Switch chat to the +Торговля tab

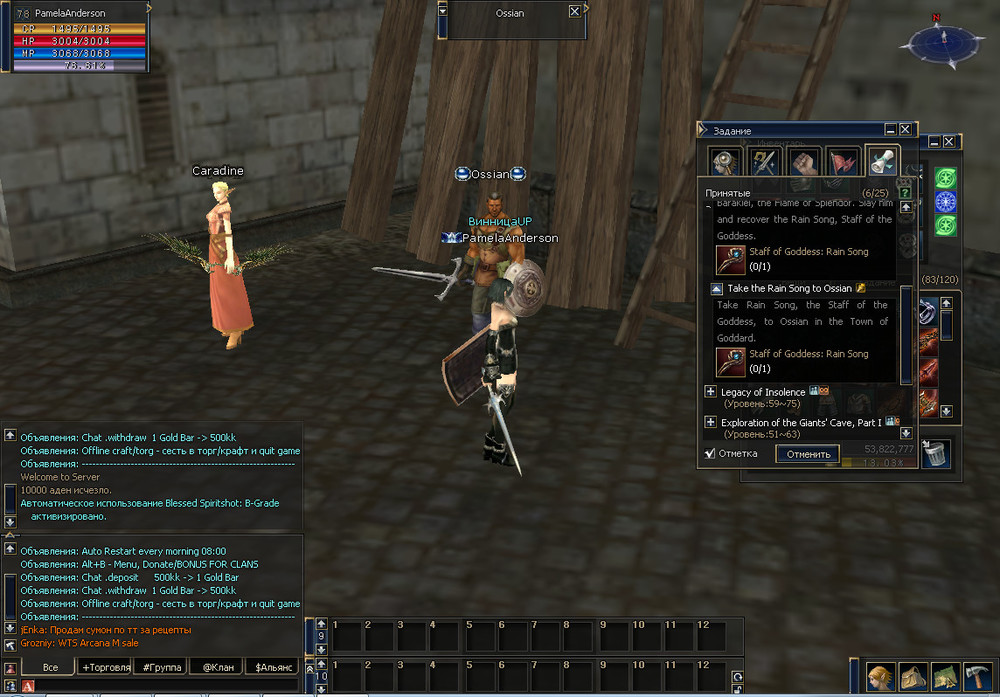106,667
